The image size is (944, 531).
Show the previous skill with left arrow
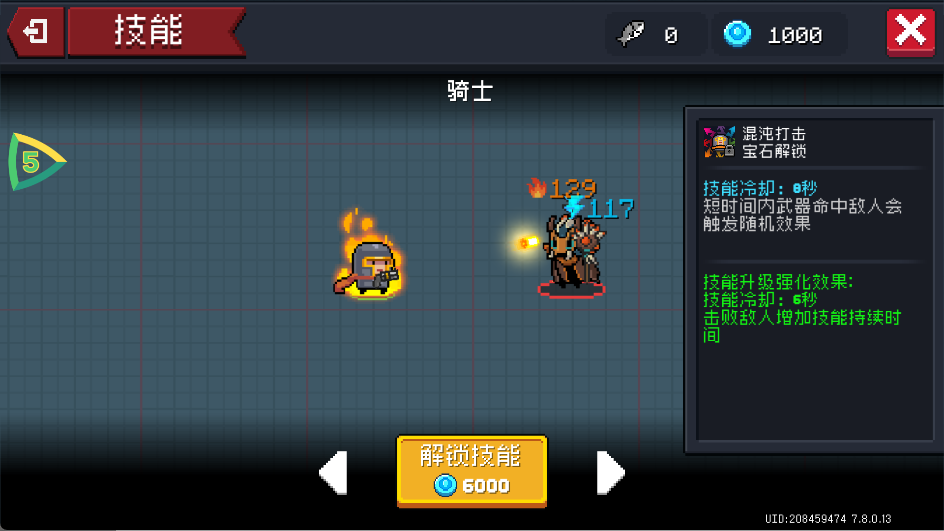[333, 472]
